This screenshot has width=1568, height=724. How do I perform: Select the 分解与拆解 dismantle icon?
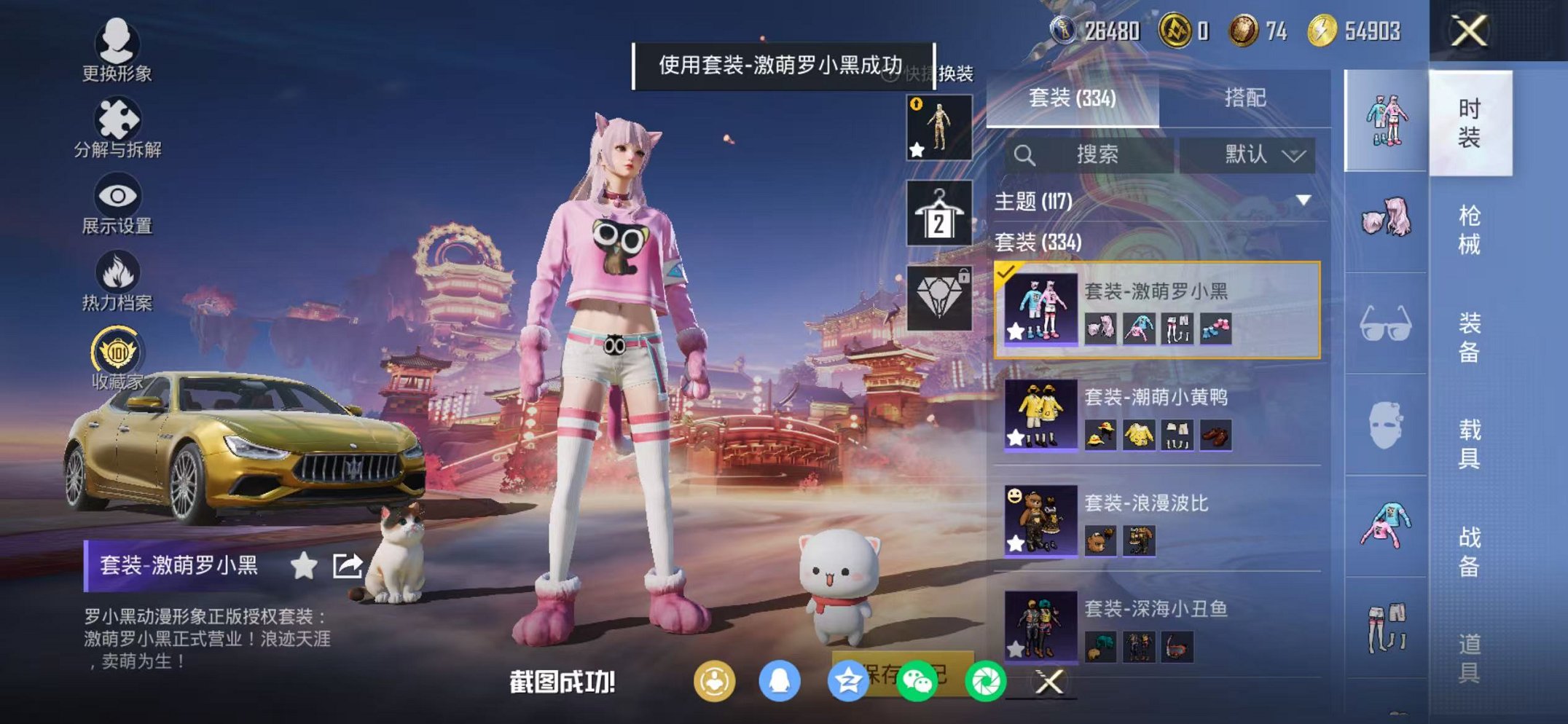(x=117, y=117)
